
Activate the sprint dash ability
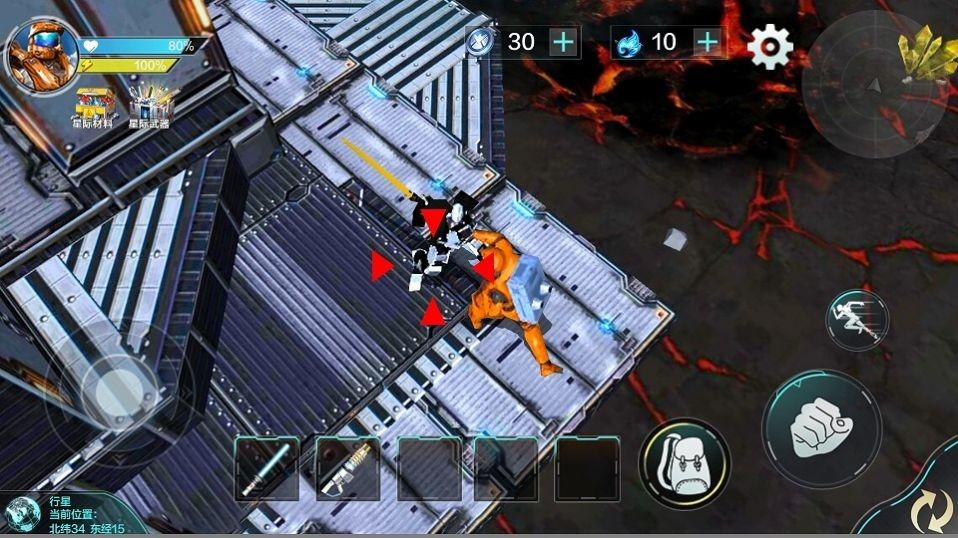857,319
